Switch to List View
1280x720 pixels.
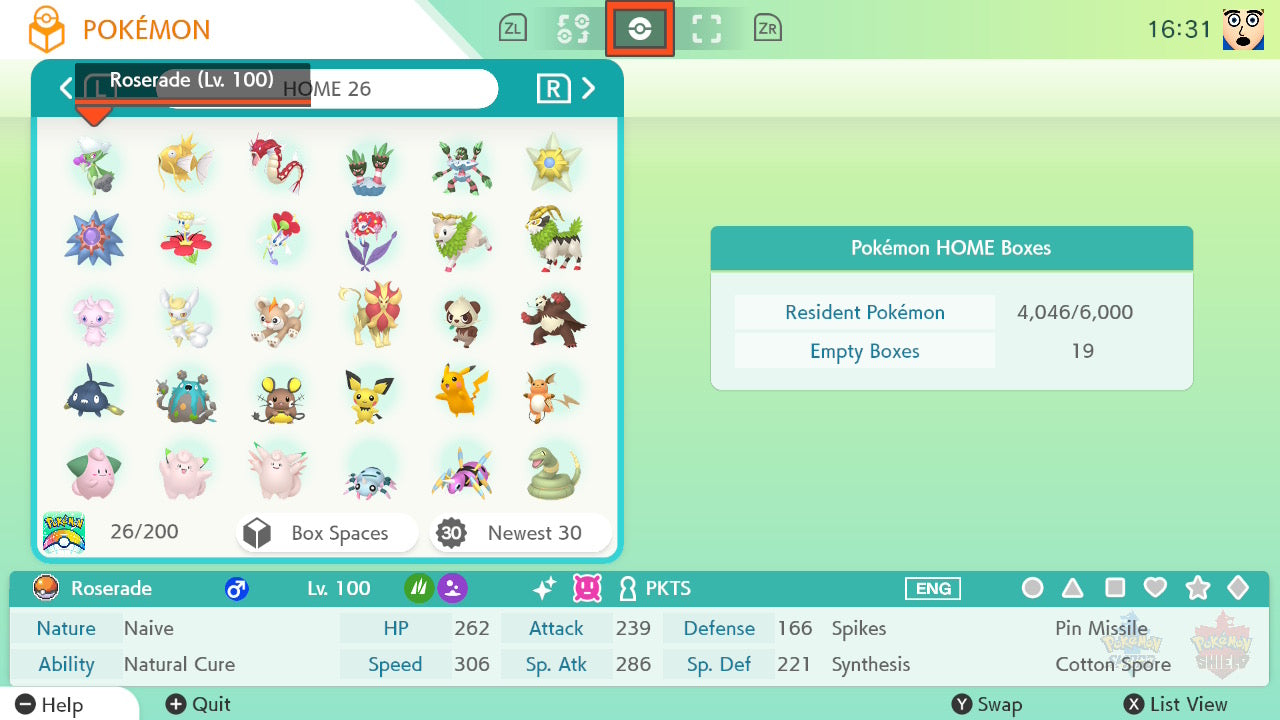tap(1175, 704)
